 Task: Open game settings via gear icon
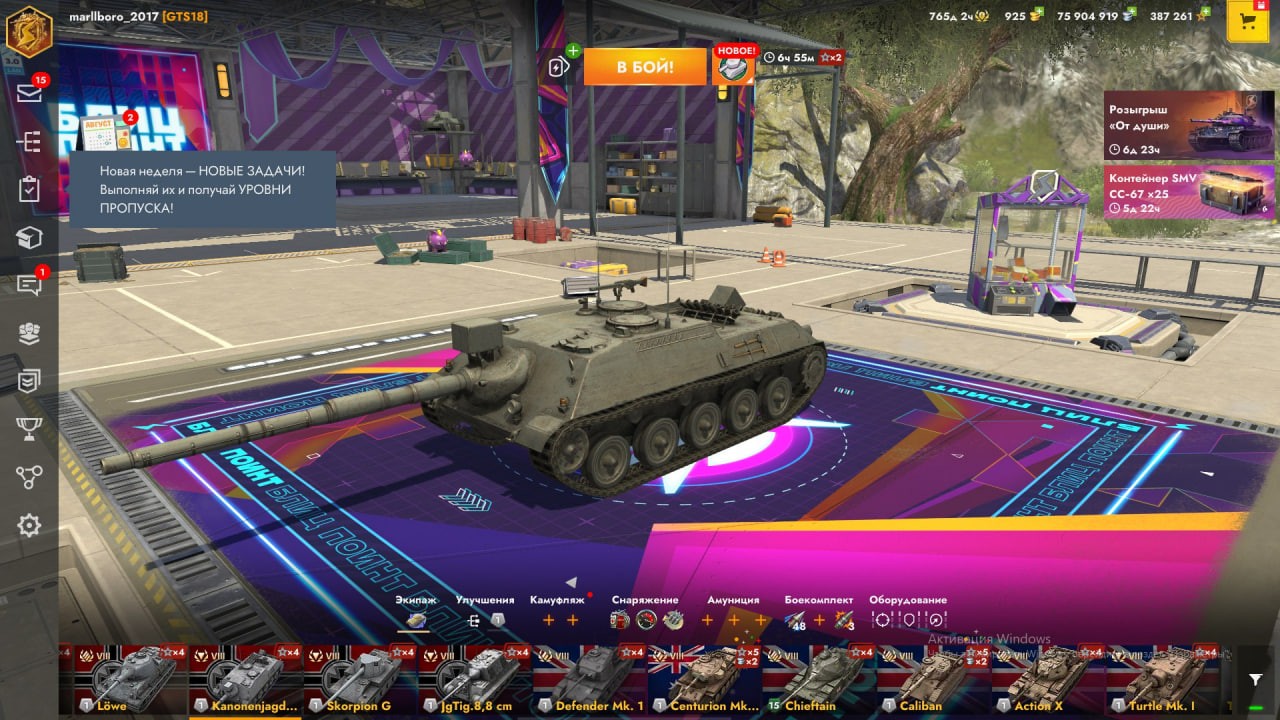click(29, 525)
